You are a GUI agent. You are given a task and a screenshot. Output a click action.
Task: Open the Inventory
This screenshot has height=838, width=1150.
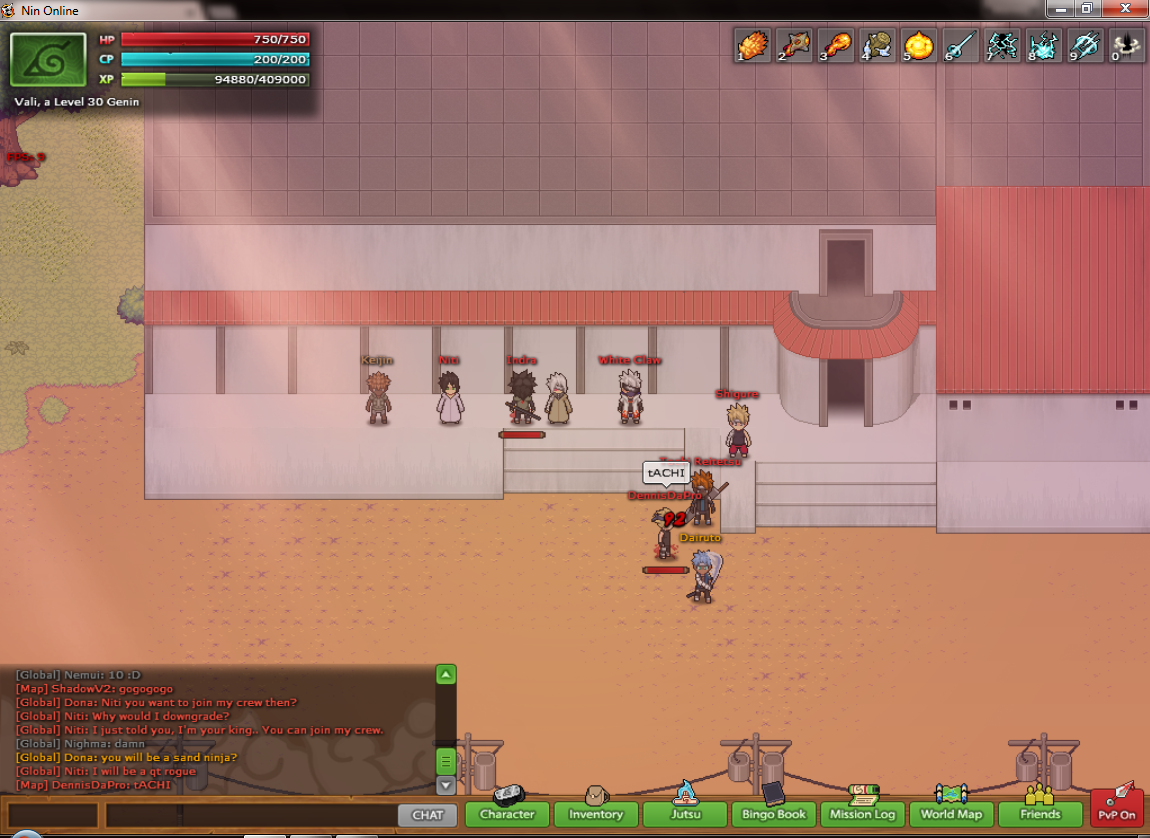click(x=596, y=814)
